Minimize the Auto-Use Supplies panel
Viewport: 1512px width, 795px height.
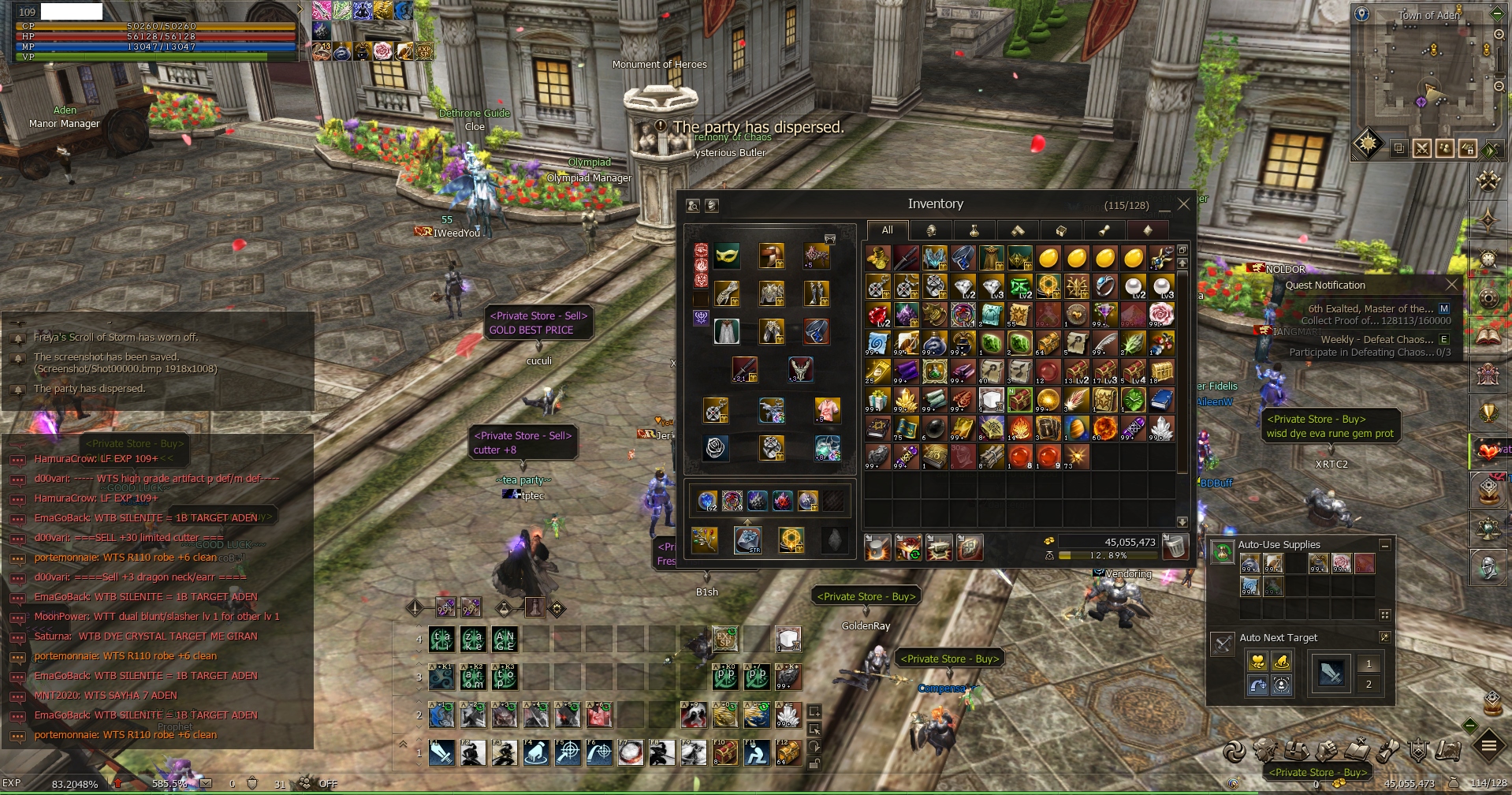click(x=1384, y=545)
